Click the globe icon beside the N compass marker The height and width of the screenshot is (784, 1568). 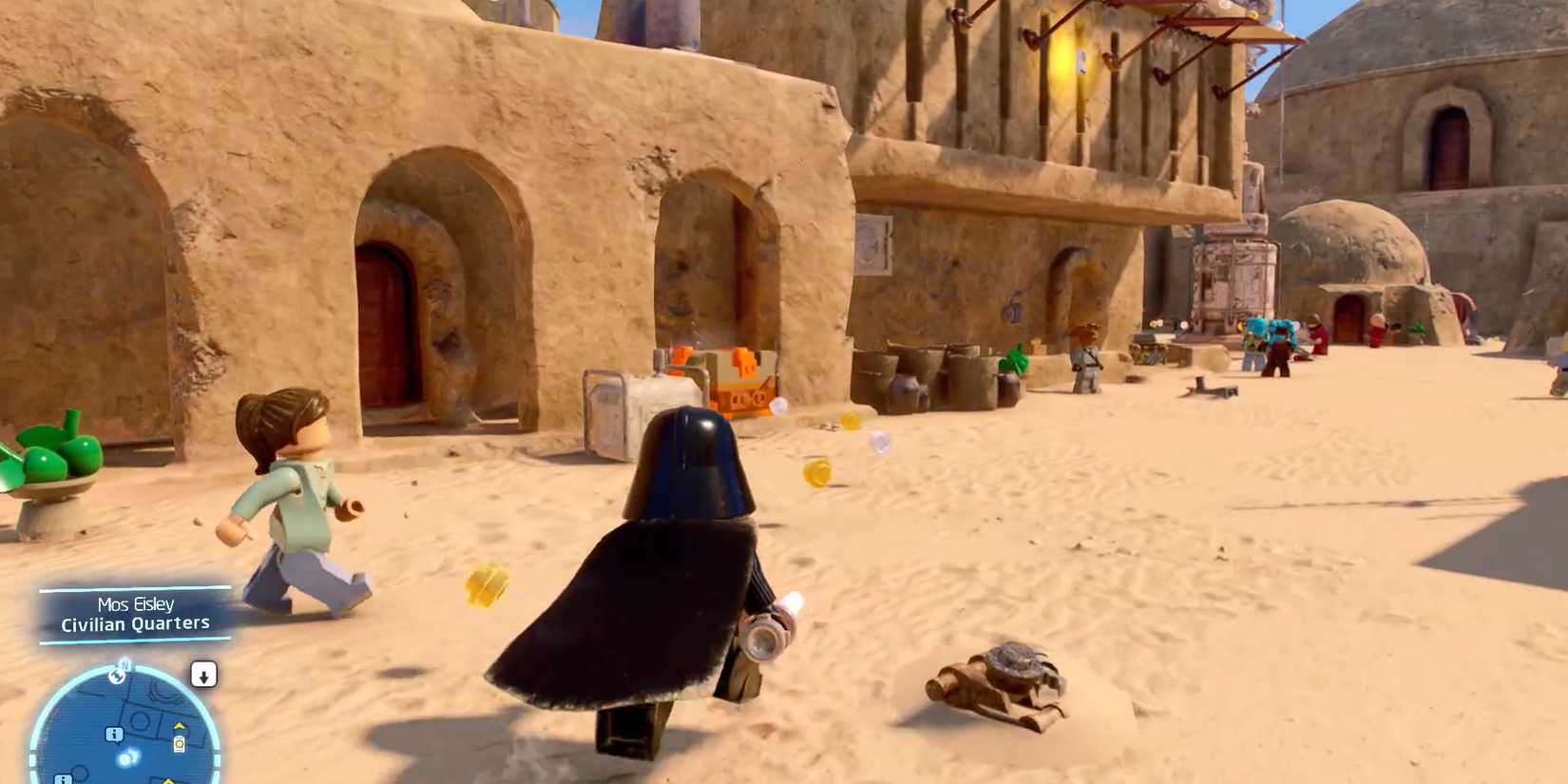(117, 678)
